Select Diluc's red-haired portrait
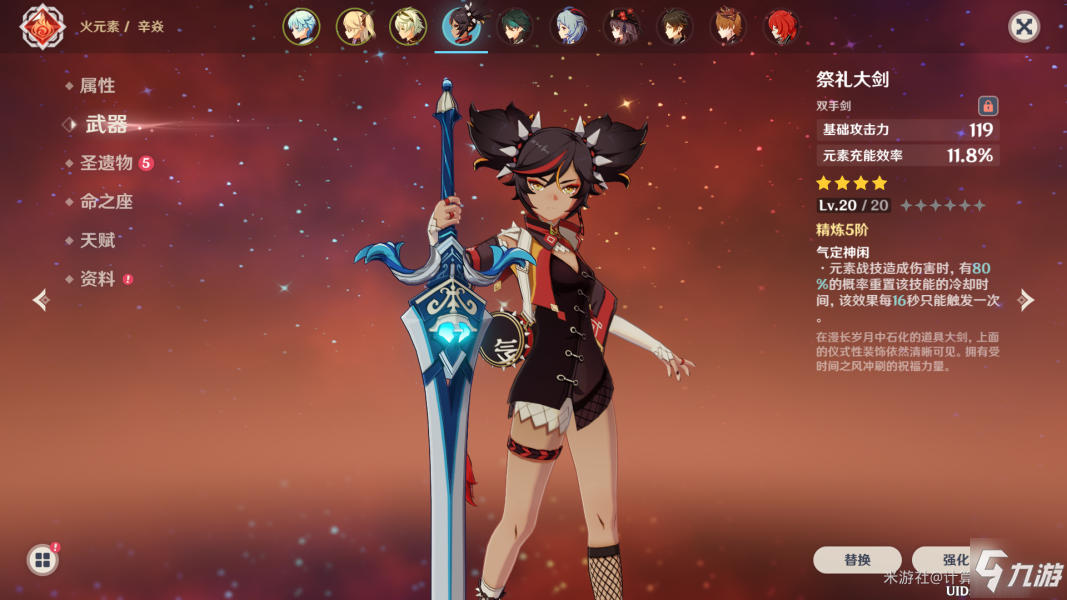The width and height of the screenshot is (1067, 600). (x=782, y=27)
